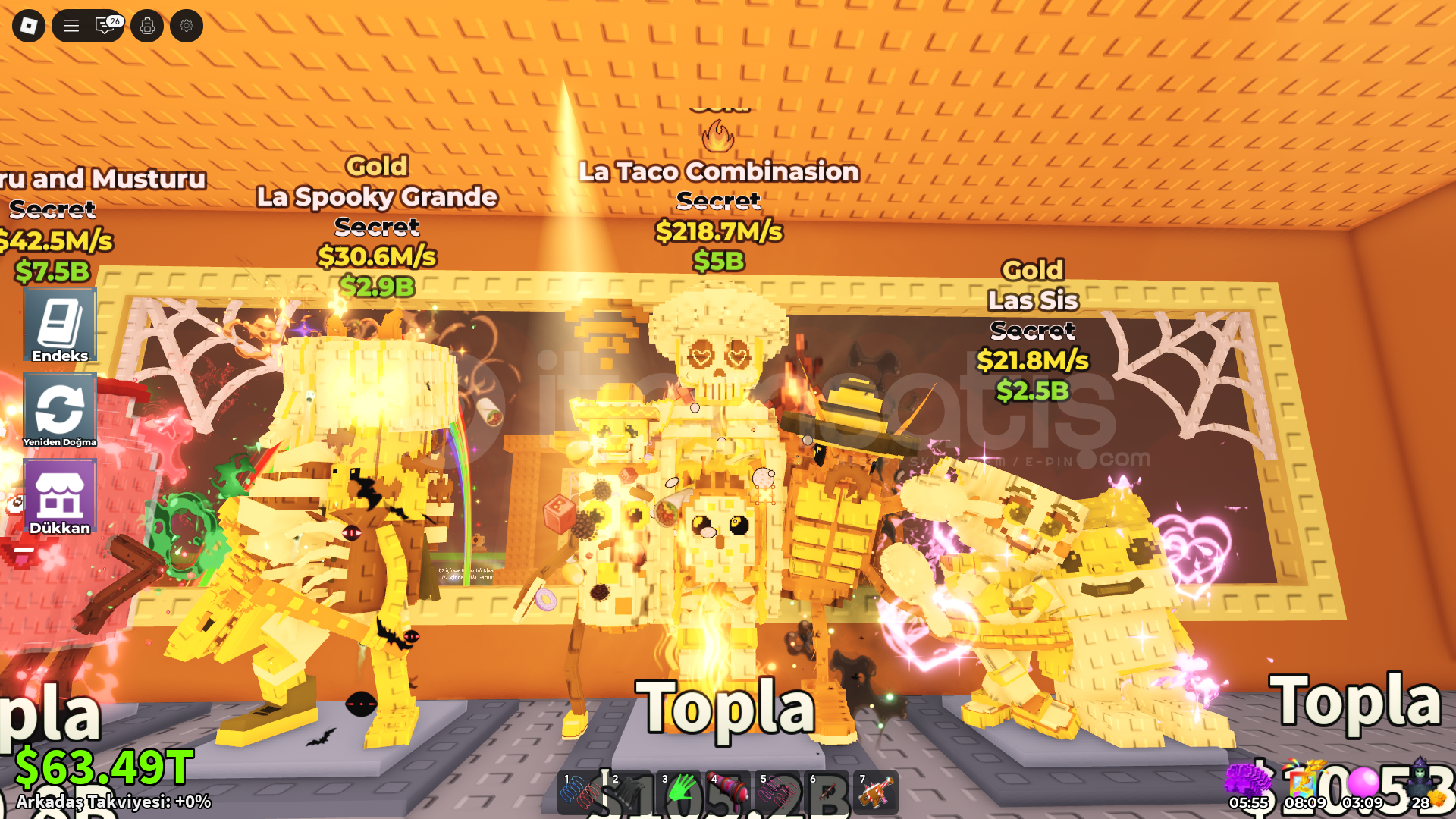Open the Endeks panel
Viewport: 1456px width, 819px height.
pyautogui.click(x=60, y=325)
